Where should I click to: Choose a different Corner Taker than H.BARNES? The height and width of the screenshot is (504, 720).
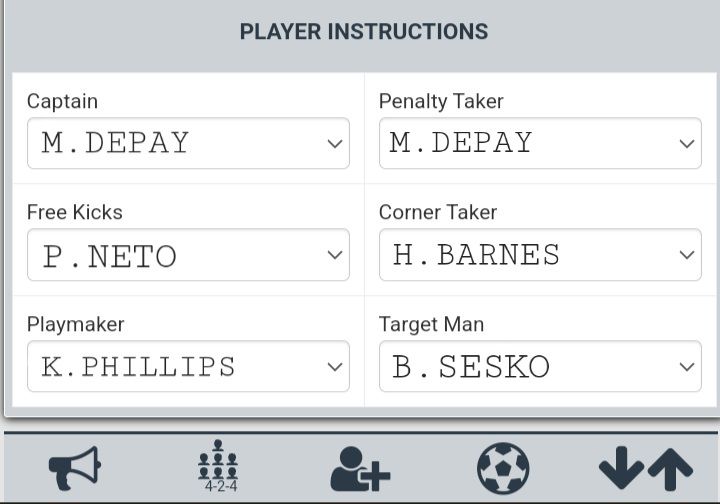click(x=540, y=255)
